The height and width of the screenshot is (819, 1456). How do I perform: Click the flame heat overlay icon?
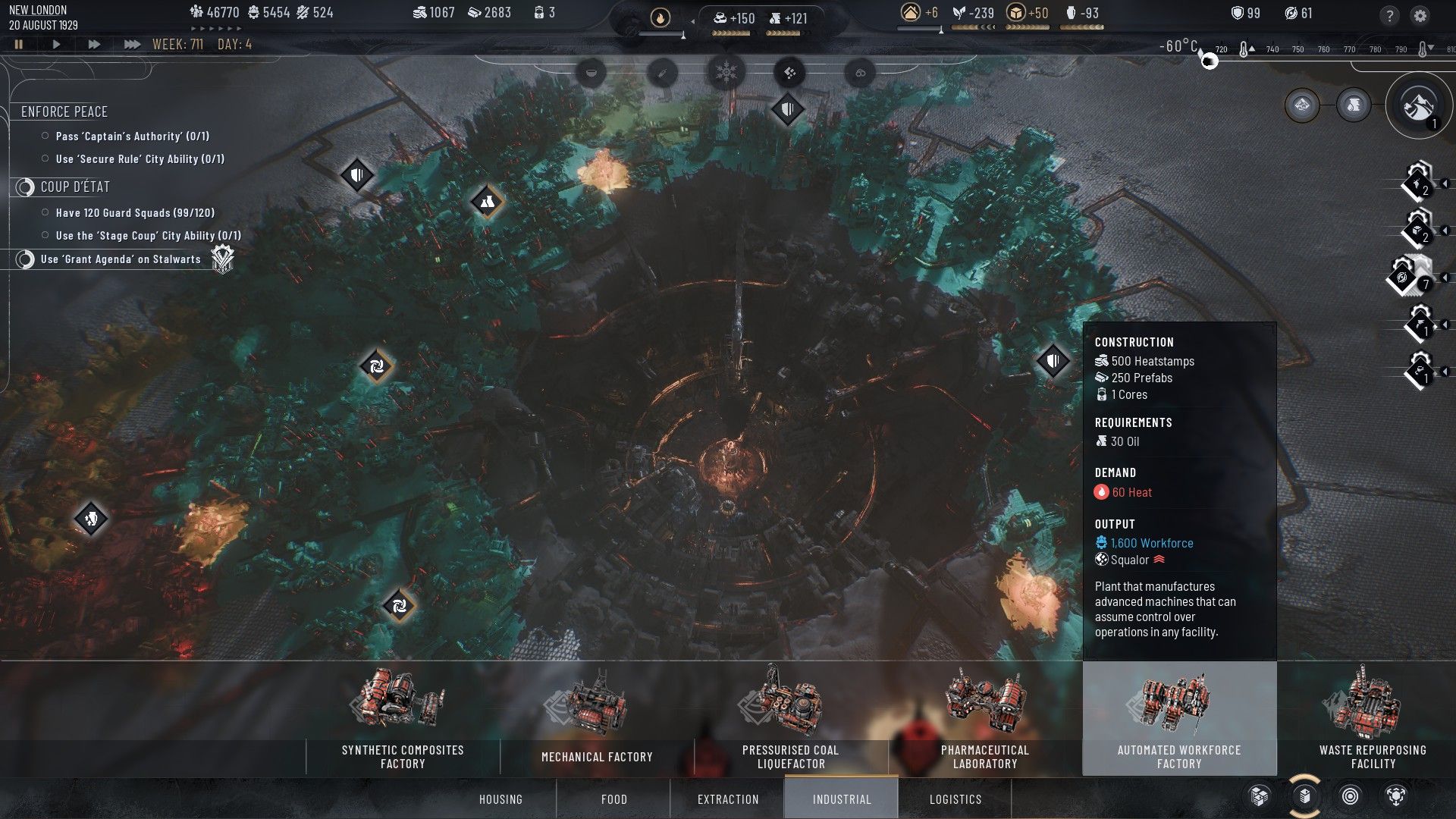pos(661,17)
